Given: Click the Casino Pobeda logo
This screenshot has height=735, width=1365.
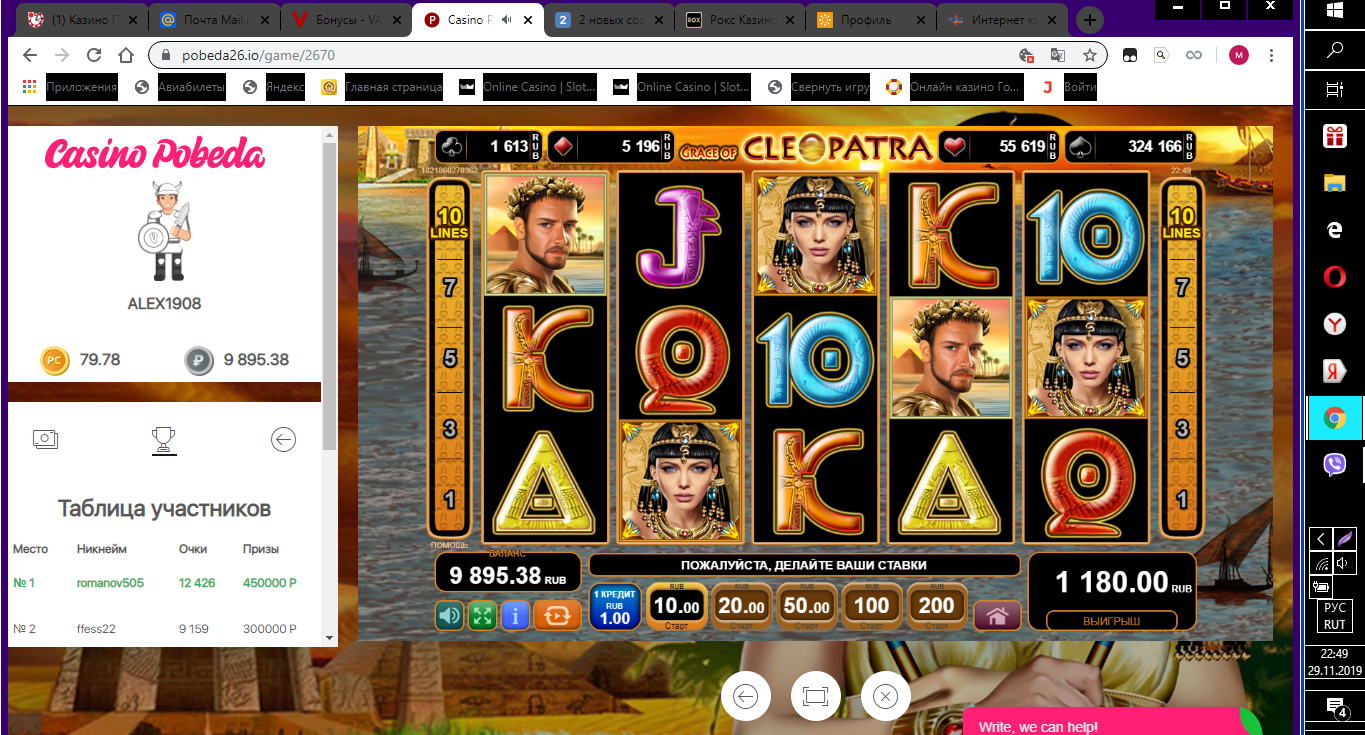Looking at the screenshot, I should pyautogui.click(x=155, y=155).
